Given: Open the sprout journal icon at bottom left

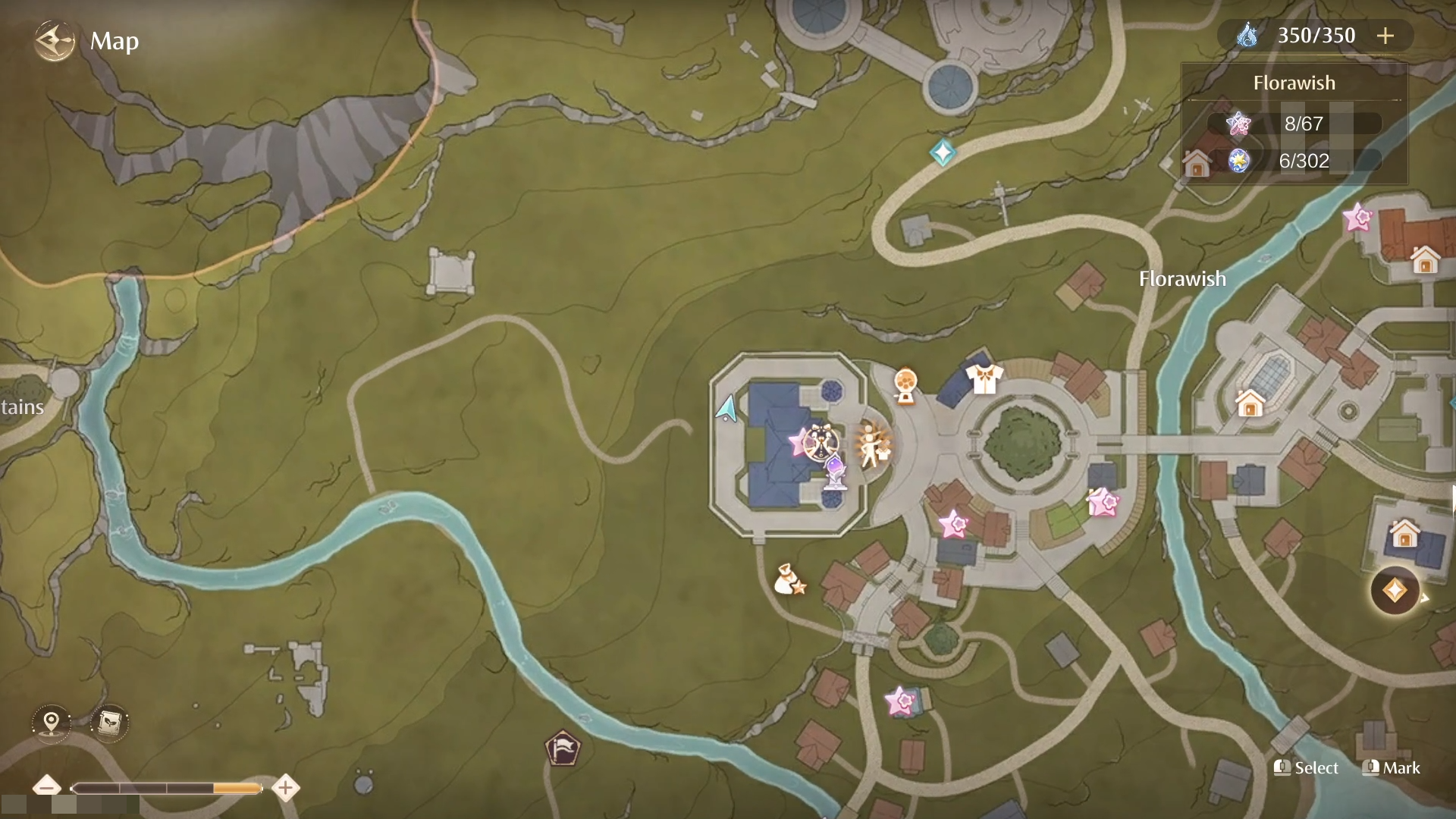Looking at the screenshot, I should click(108, 723).
